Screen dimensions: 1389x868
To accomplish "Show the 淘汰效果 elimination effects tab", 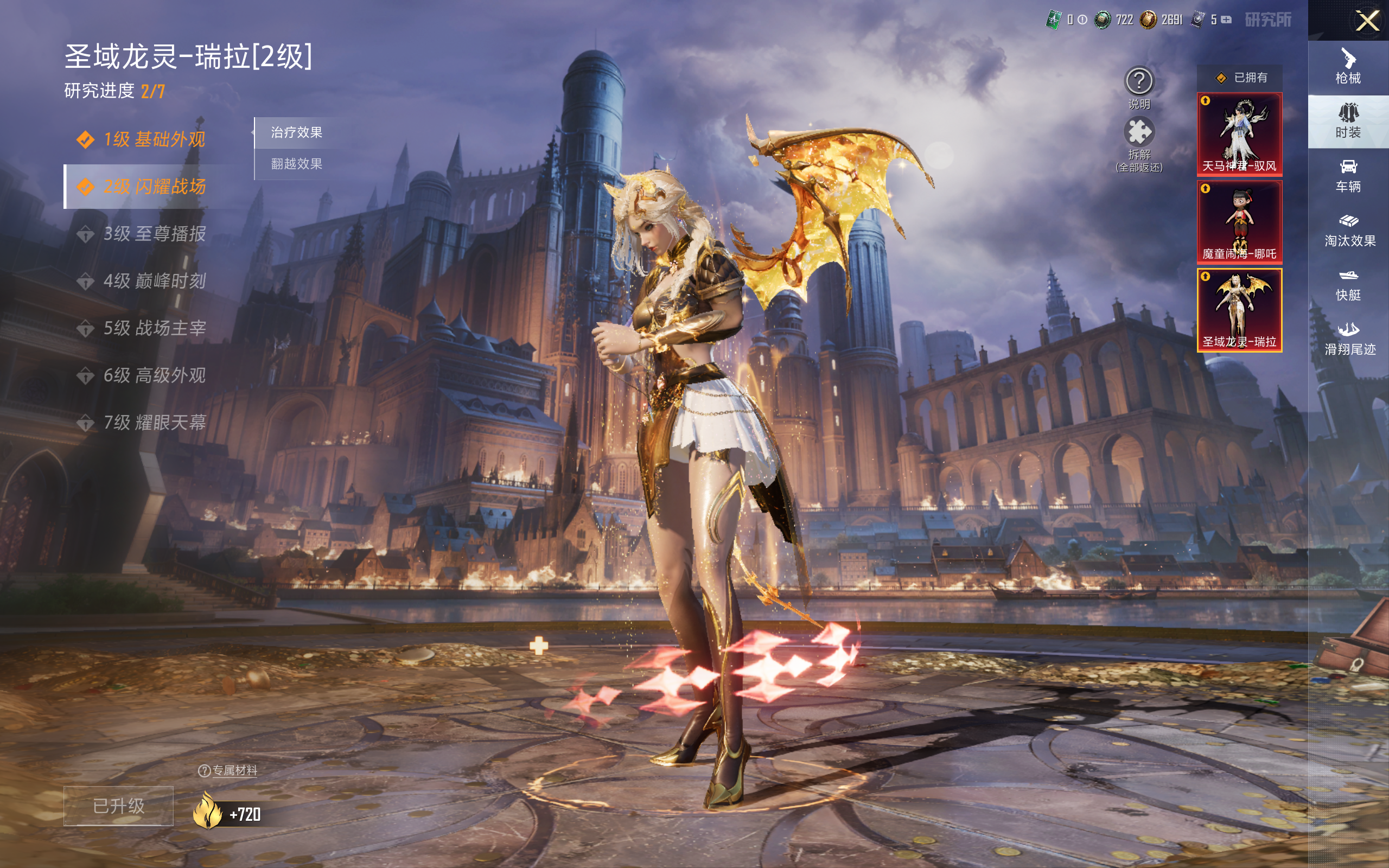I will pos(1349,230).
